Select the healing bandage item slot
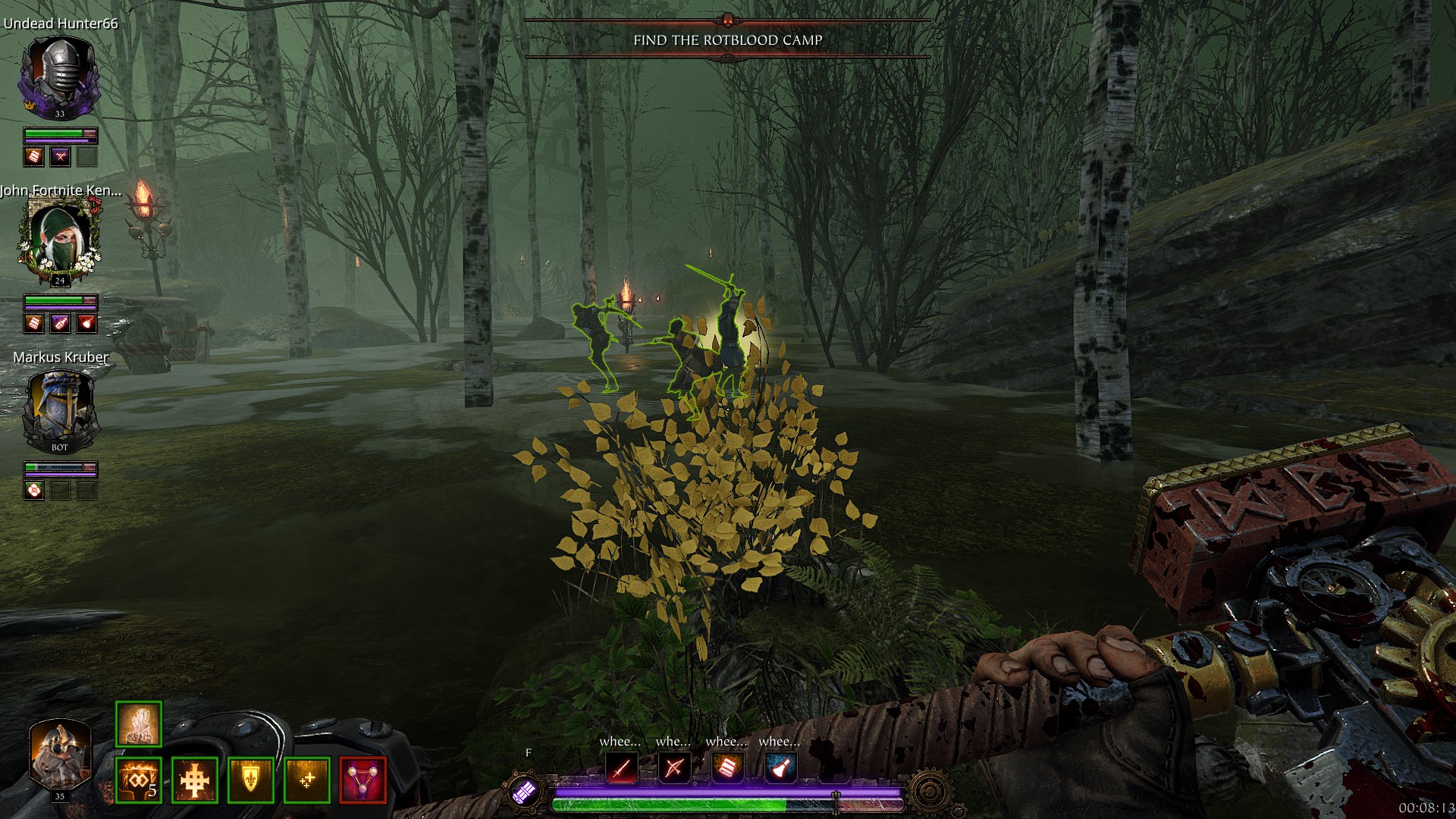The height and width of the screenshot is (819, 1456). [727, 769]
